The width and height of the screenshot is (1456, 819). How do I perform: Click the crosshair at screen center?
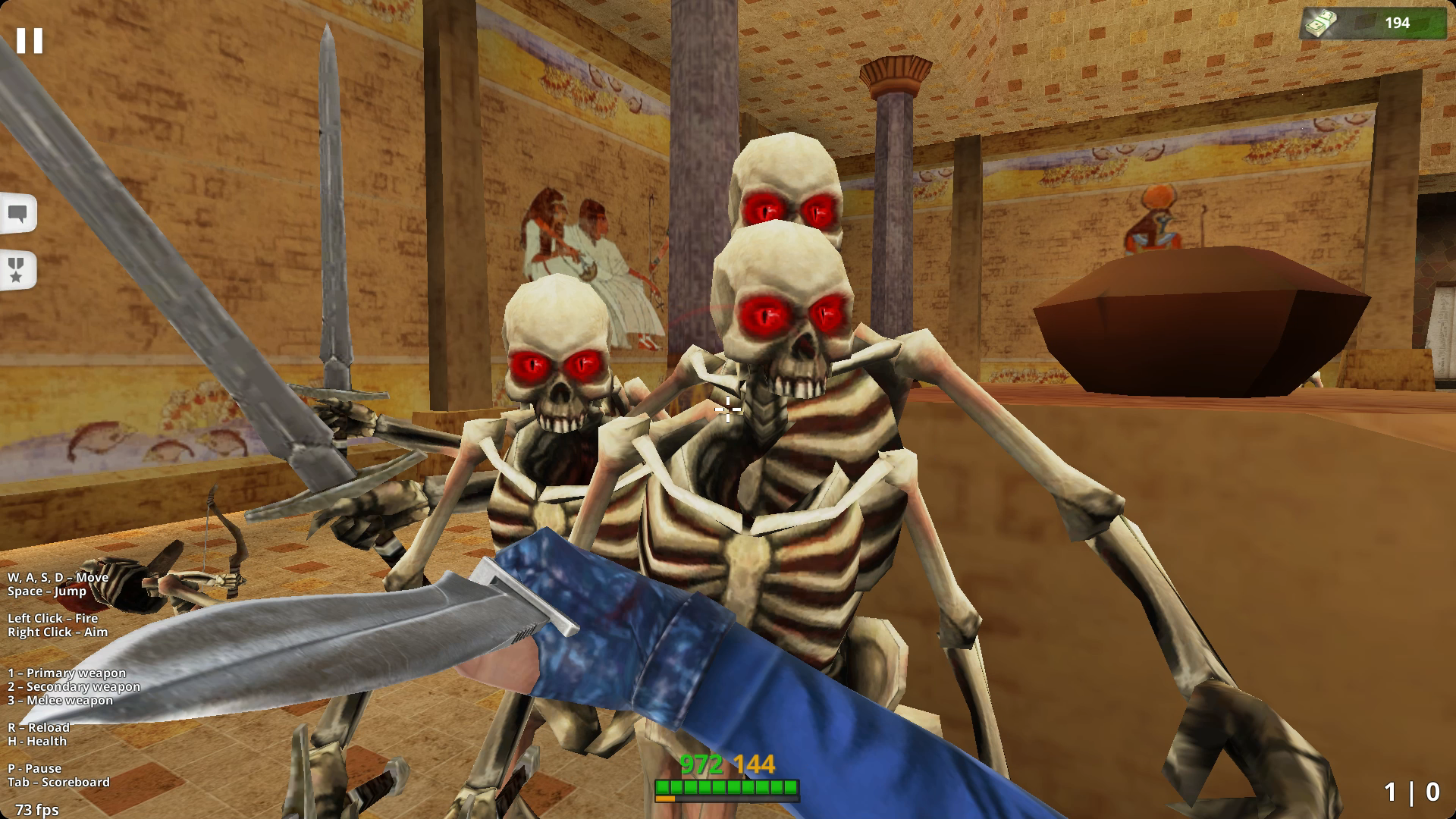pos(726,409)
